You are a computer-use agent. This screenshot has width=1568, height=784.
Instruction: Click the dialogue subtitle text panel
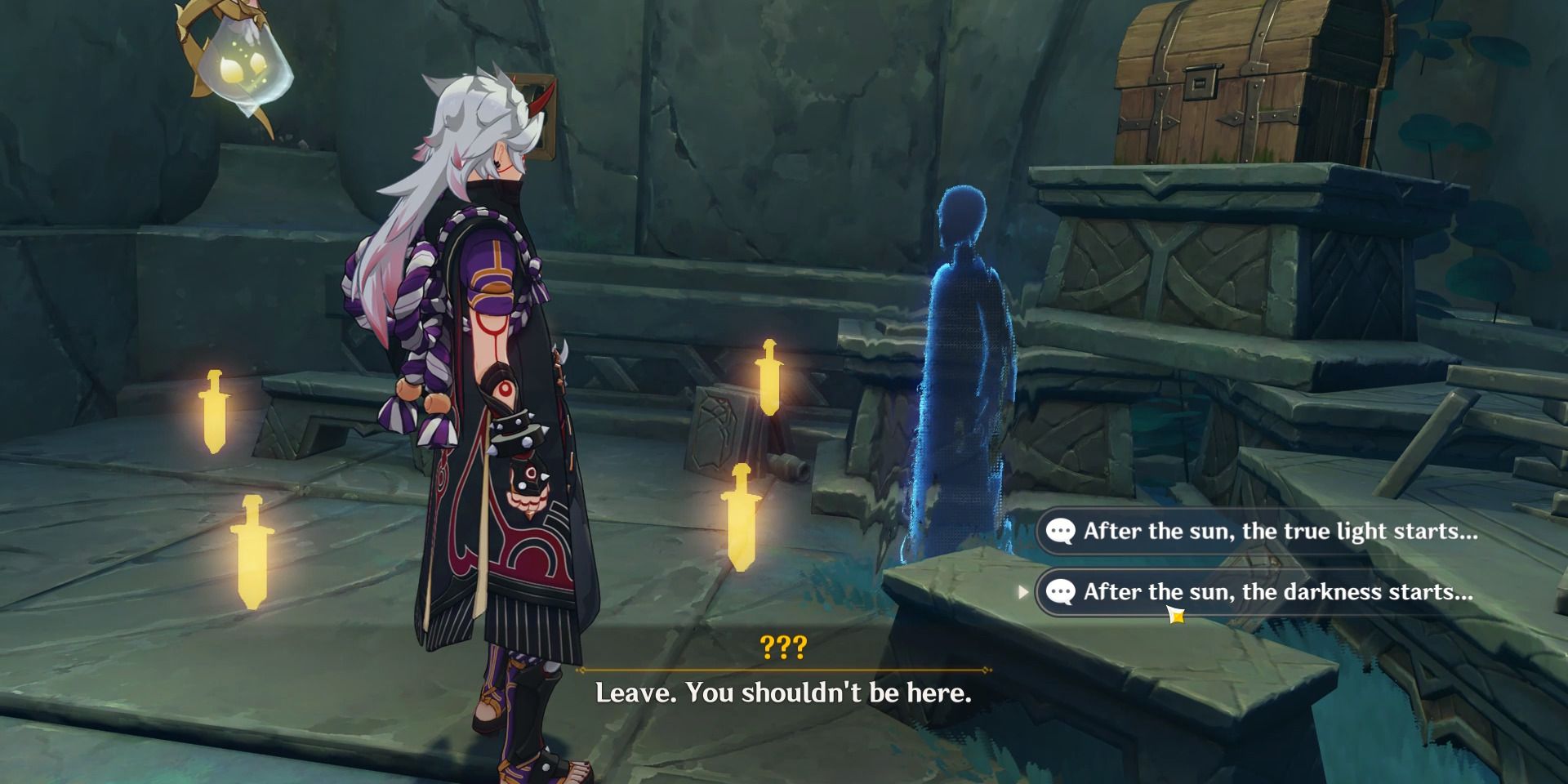(784, 694)
